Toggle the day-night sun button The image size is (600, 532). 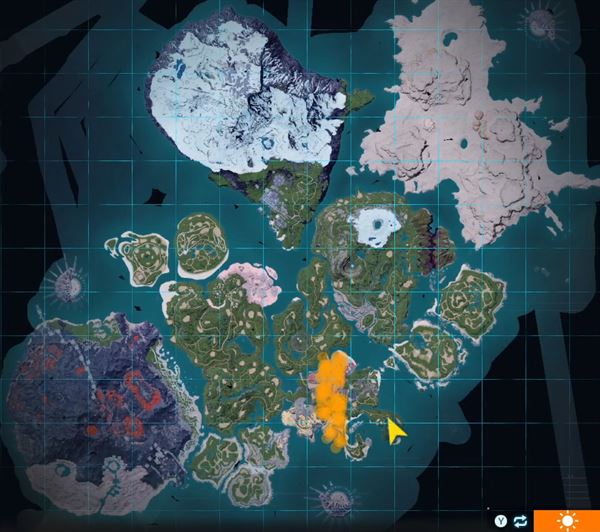[x=565, y=521]
